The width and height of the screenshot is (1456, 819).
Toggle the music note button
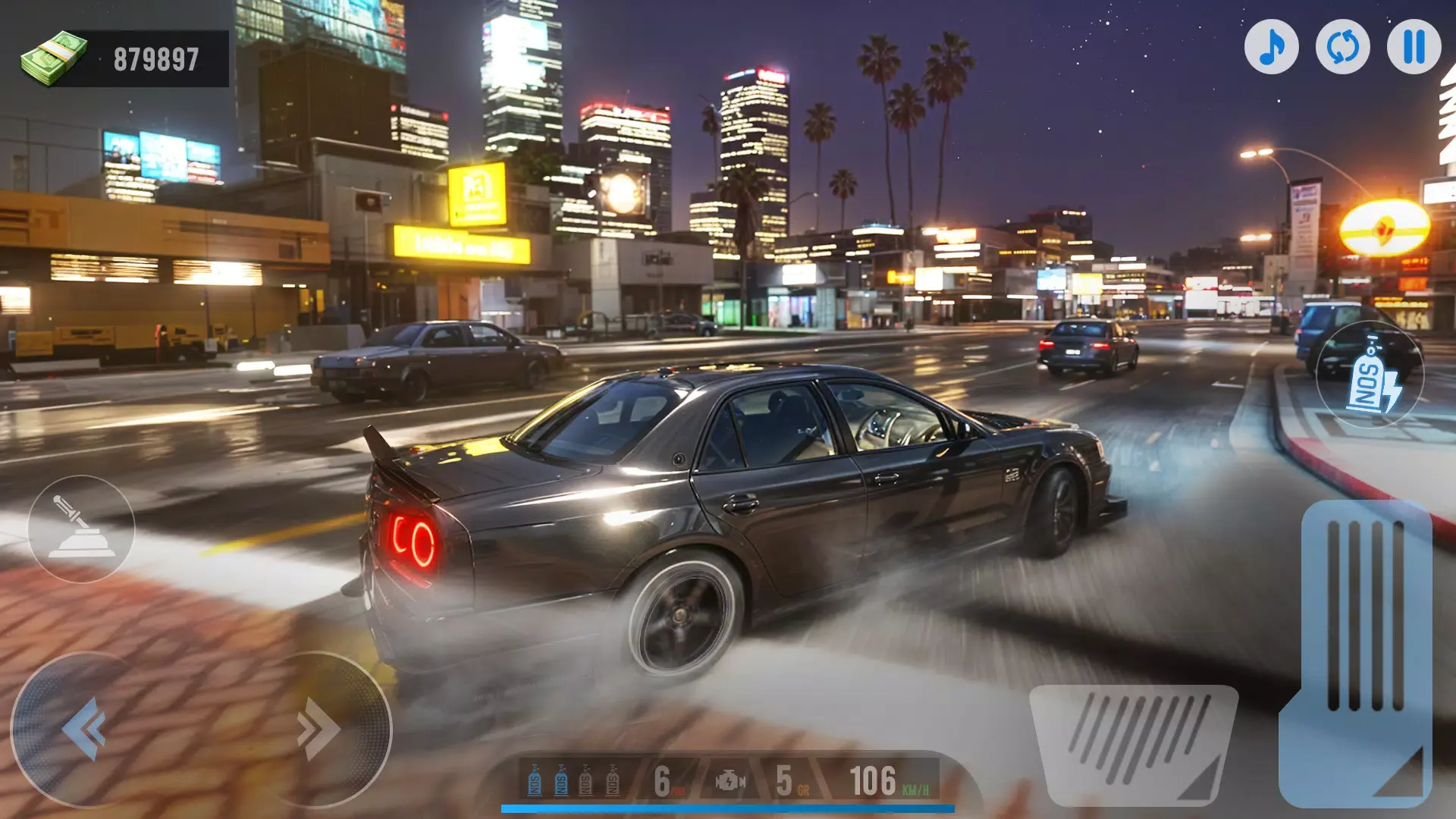(1271, 47)
